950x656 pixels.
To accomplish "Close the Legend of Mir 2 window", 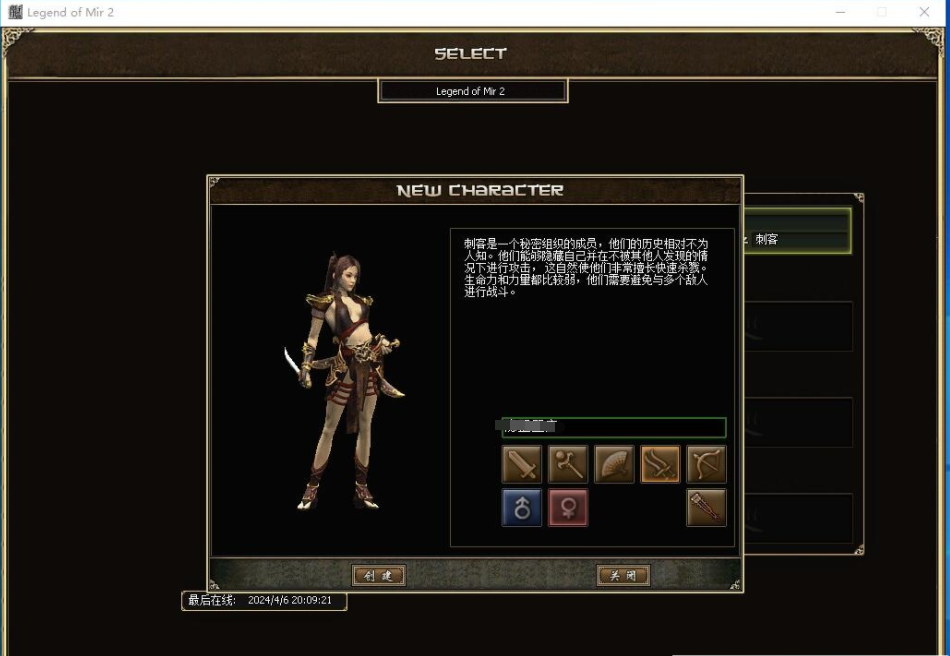I will [924, 12].
